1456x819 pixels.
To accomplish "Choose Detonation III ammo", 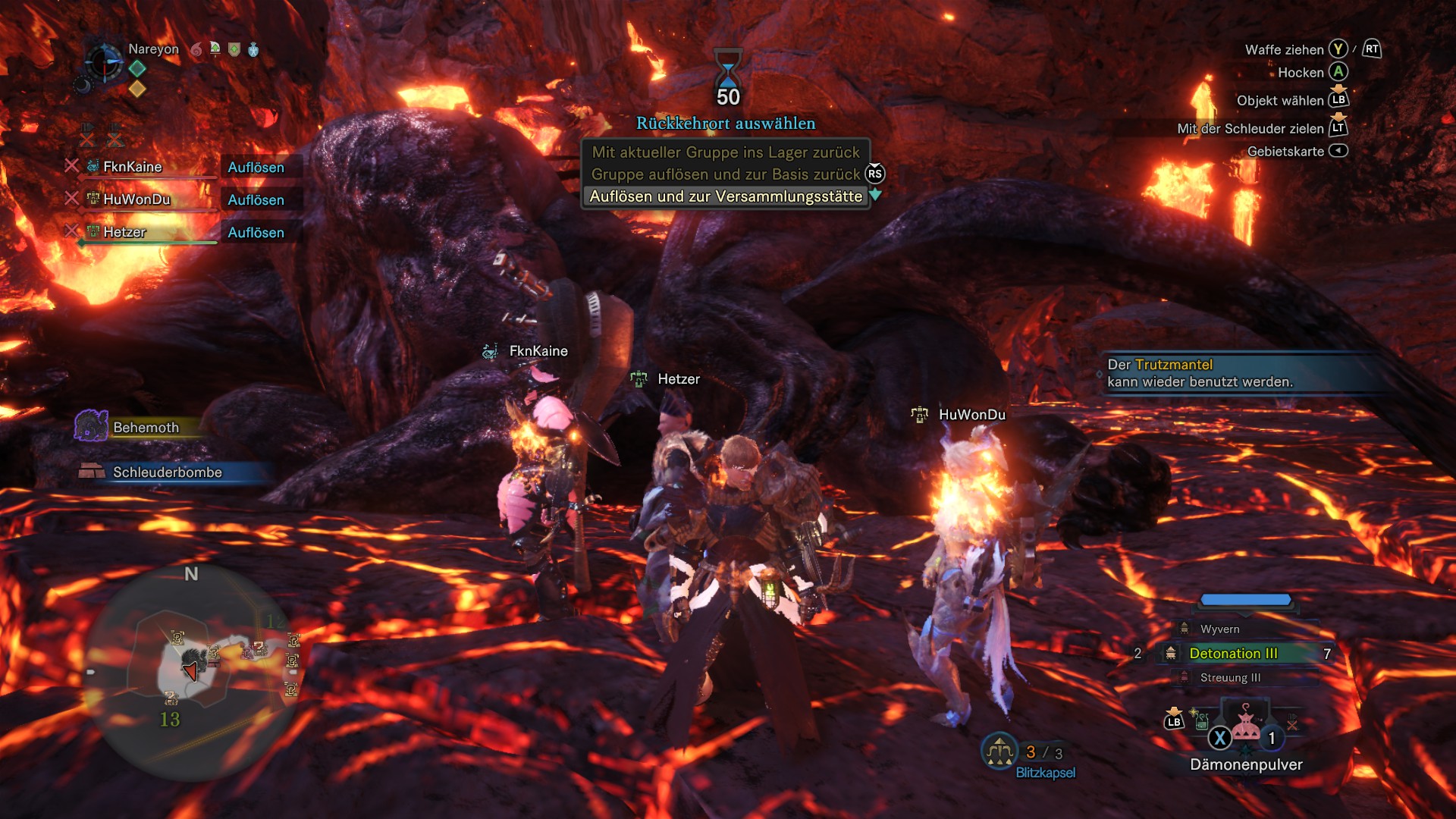I will (x=1233, y=653).
